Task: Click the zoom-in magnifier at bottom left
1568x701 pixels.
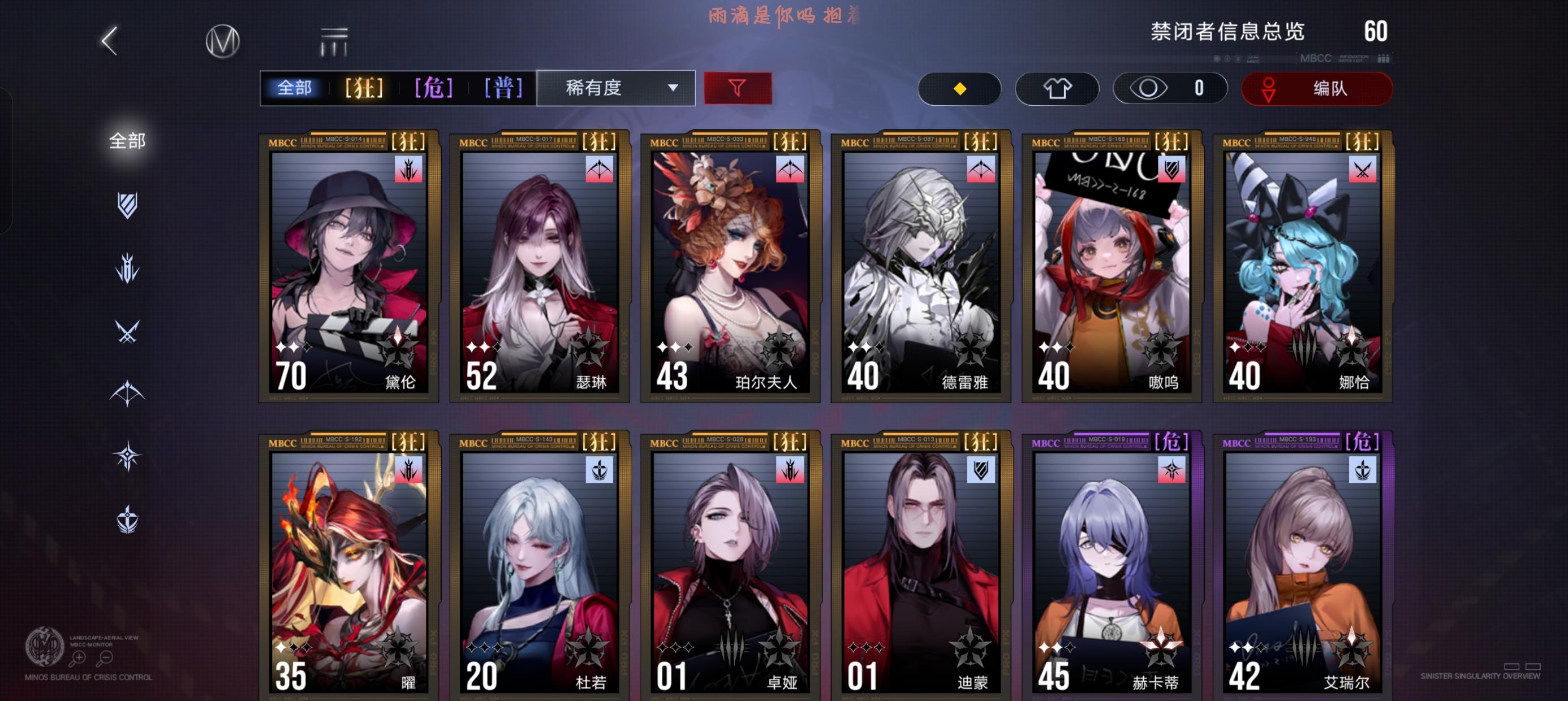Action: pos(77,659)
